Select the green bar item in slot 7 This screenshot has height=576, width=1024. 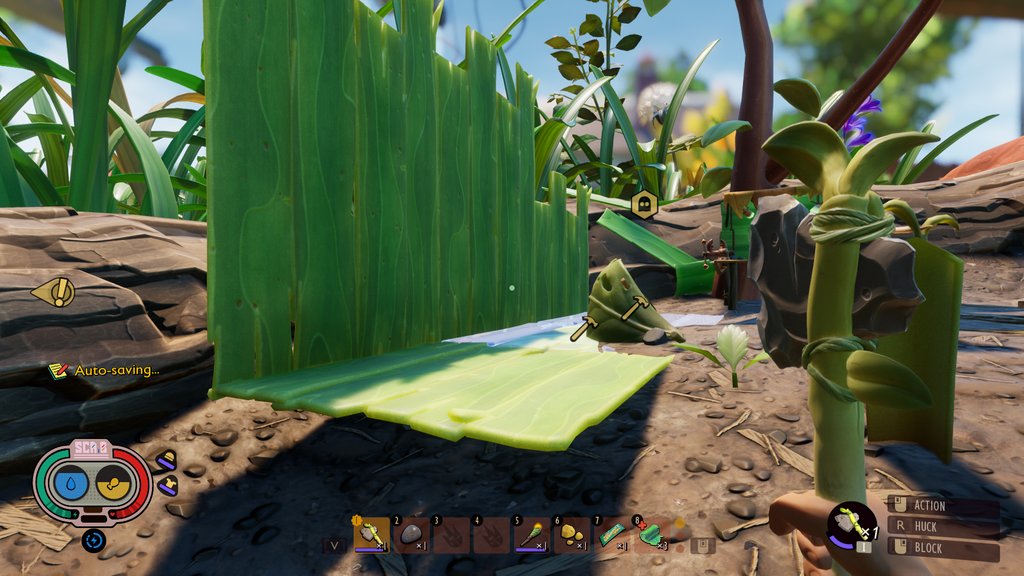coord(611,534)
